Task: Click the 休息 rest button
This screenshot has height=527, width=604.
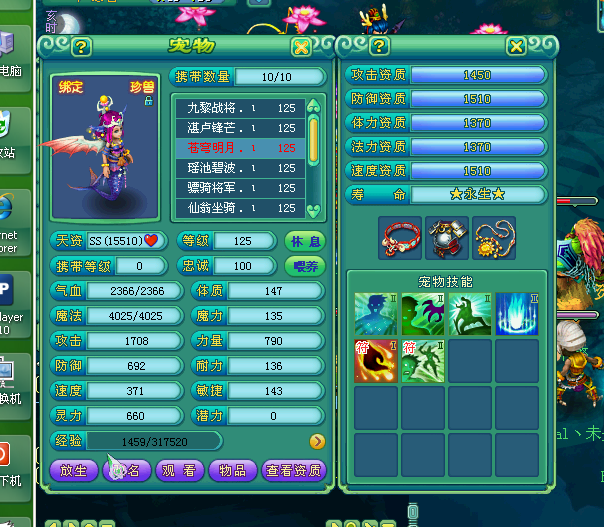Action: point(305,242)
